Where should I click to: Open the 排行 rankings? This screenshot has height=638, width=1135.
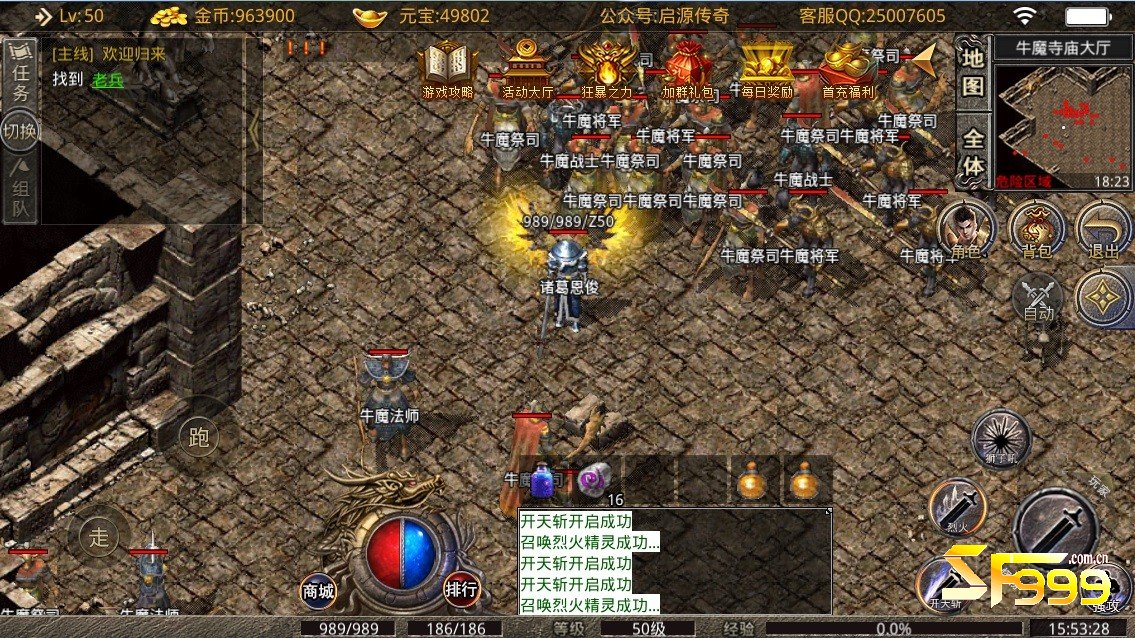(x=461, y=589)
